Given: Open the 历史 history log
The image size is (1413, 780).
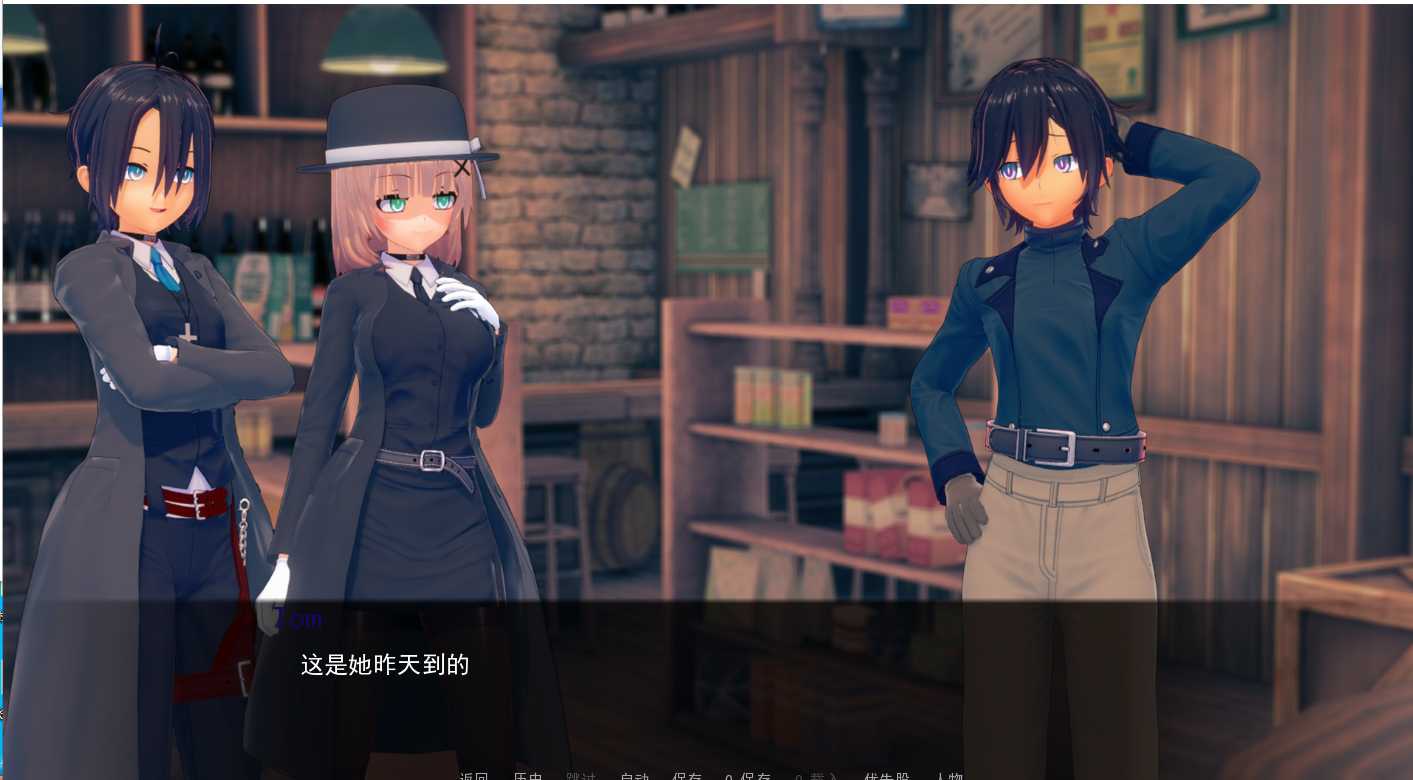Looking at the screenshot, I should [x=527, y=776].
